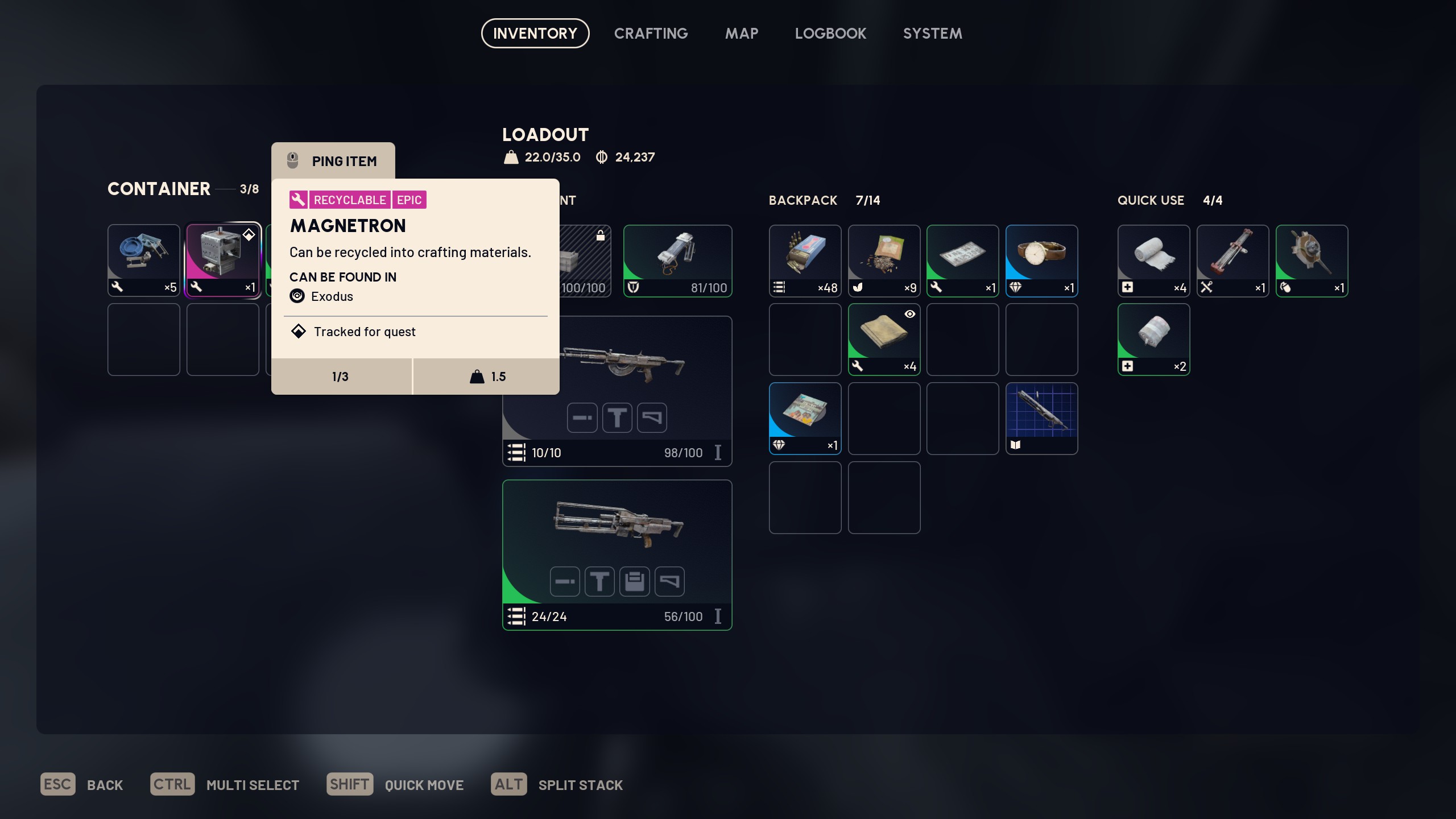This screenshot has height=819, width=1456.
Task: Select the Magnetron item in container
Action: [223, 260]
